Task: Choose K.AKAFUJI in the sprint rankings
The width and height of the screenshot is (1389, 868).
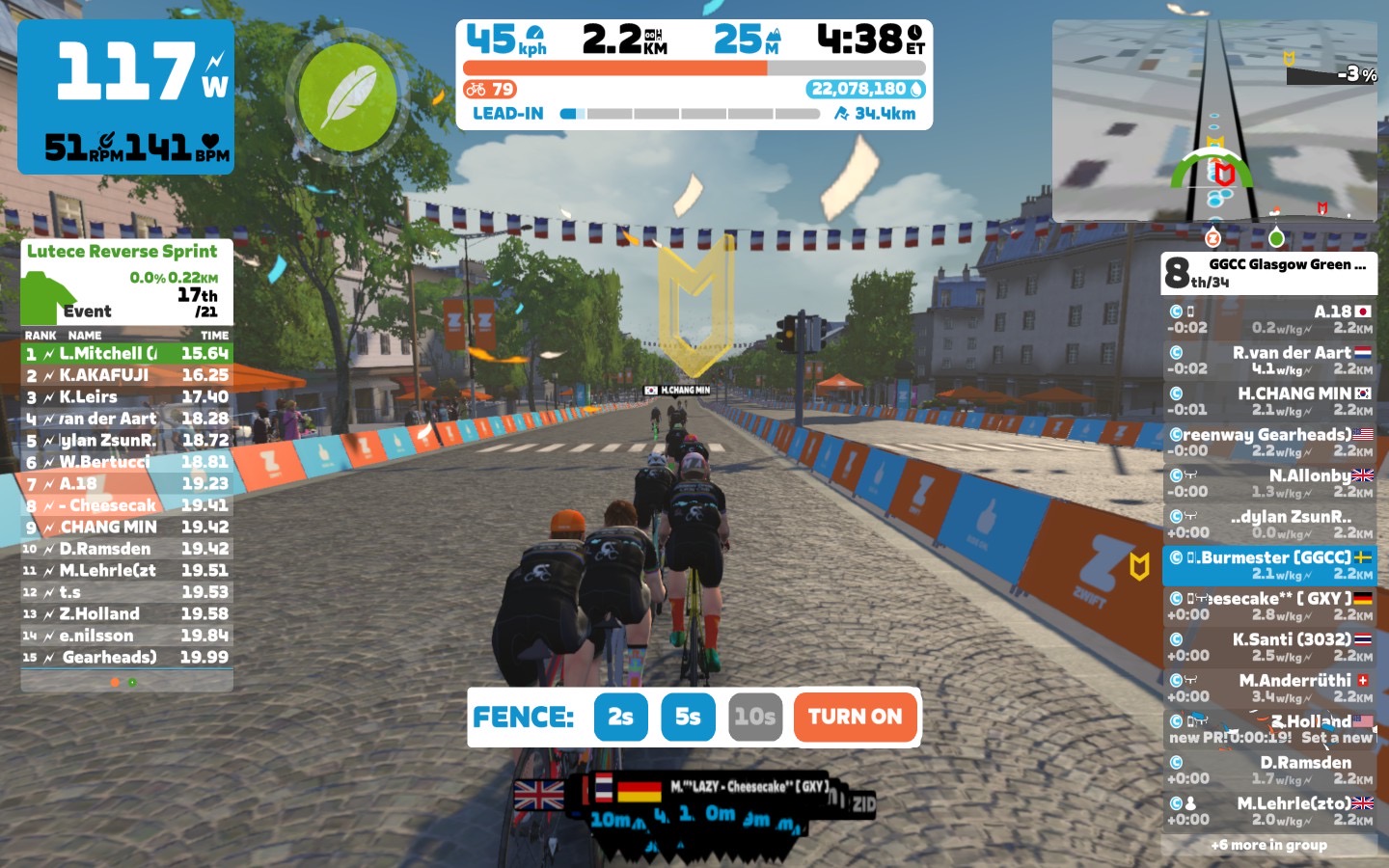Action: [x=126, y=375]
